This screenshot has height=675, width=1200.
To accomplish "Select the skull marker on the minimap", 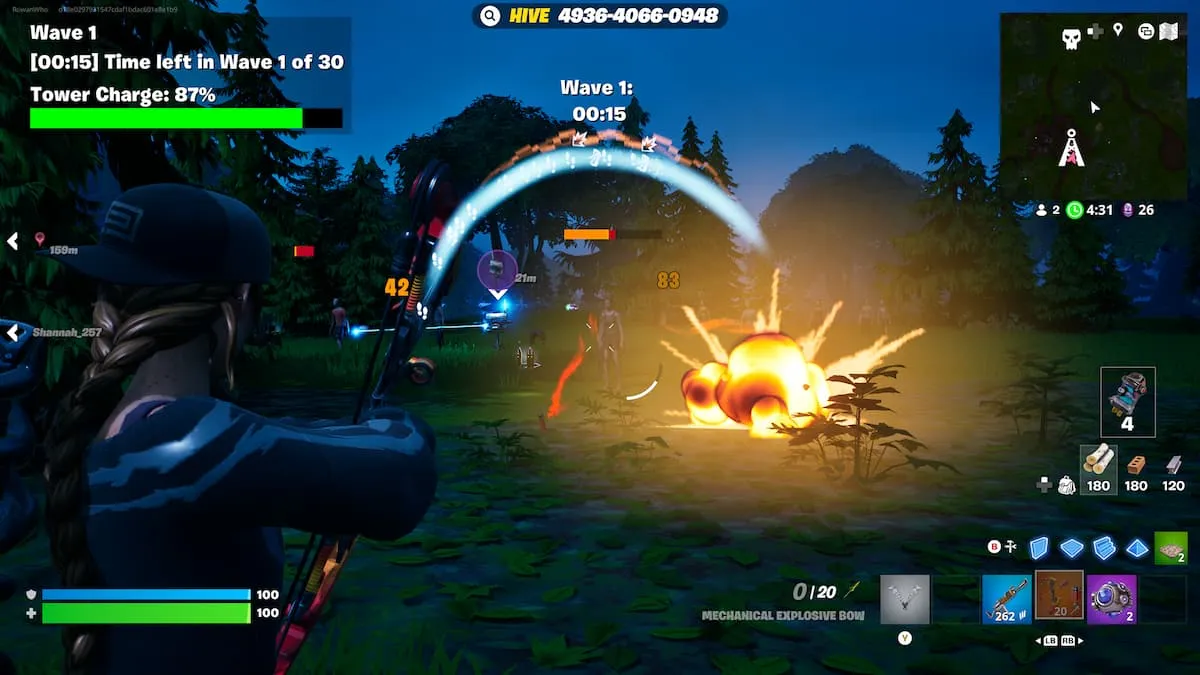I will [x=1072, y=39].
